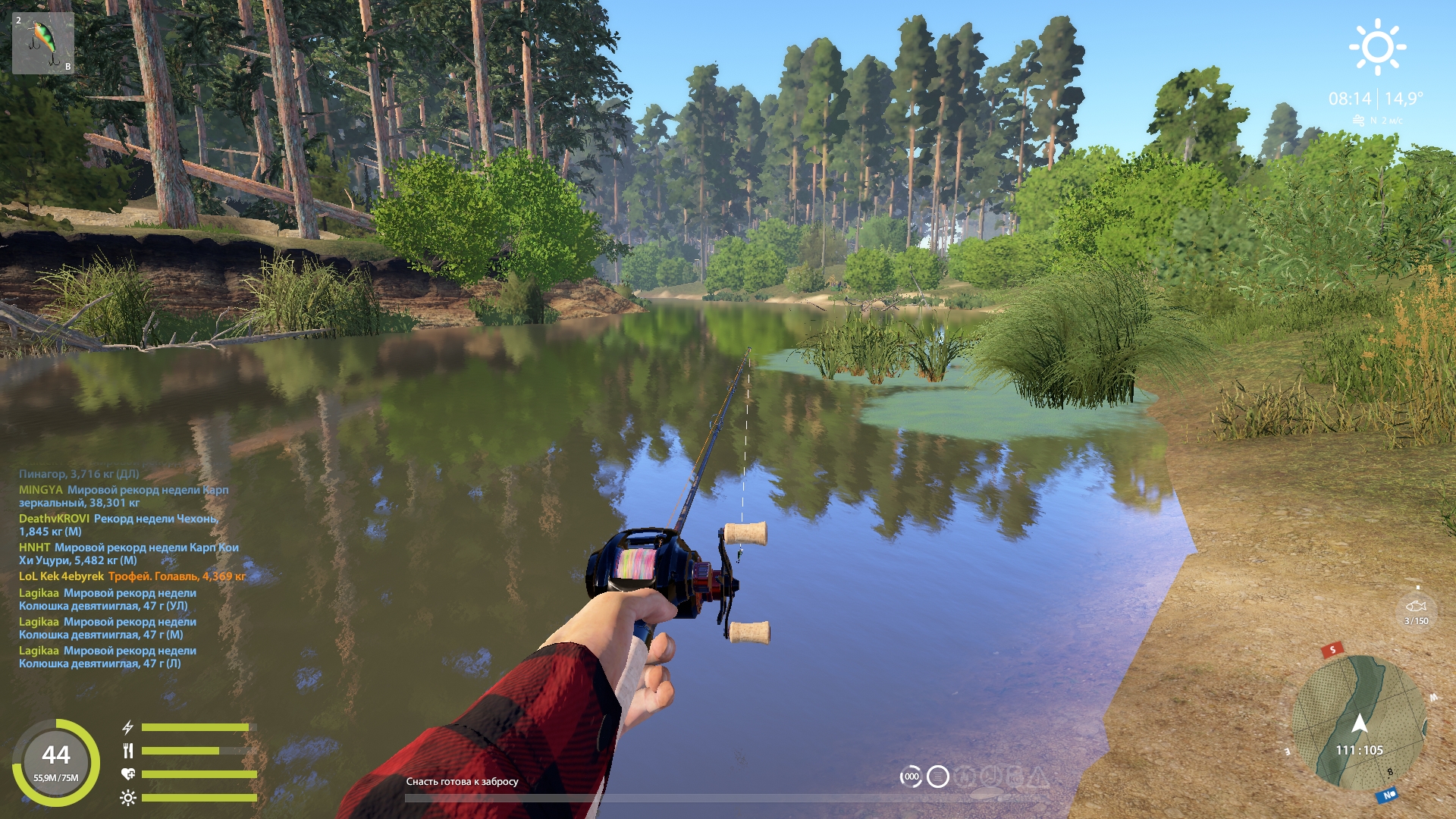The width and height of the screenshot is (1456, 819).
Task: Click the sun weather icon
Action: [1377, 47]
